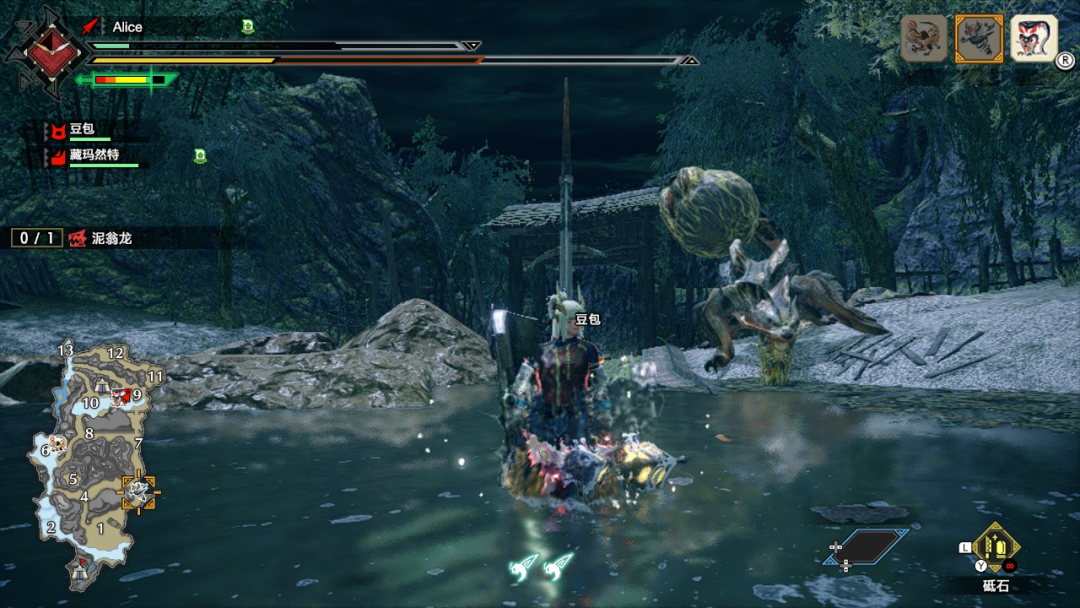The width and height of the screenshot is (1080, 608).
Task: Use the whetstone item slot
Action: [x=995, y=547]
